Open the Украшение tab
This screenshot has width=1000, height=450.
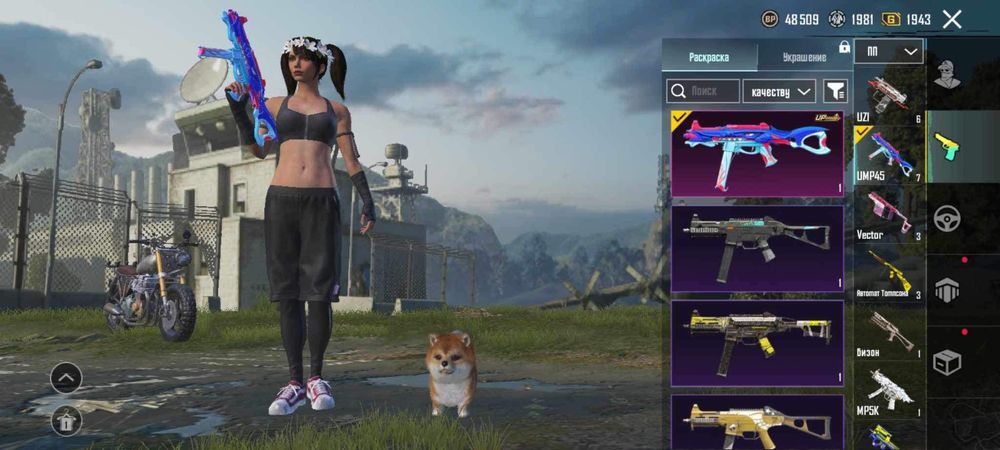coord(804,58)
